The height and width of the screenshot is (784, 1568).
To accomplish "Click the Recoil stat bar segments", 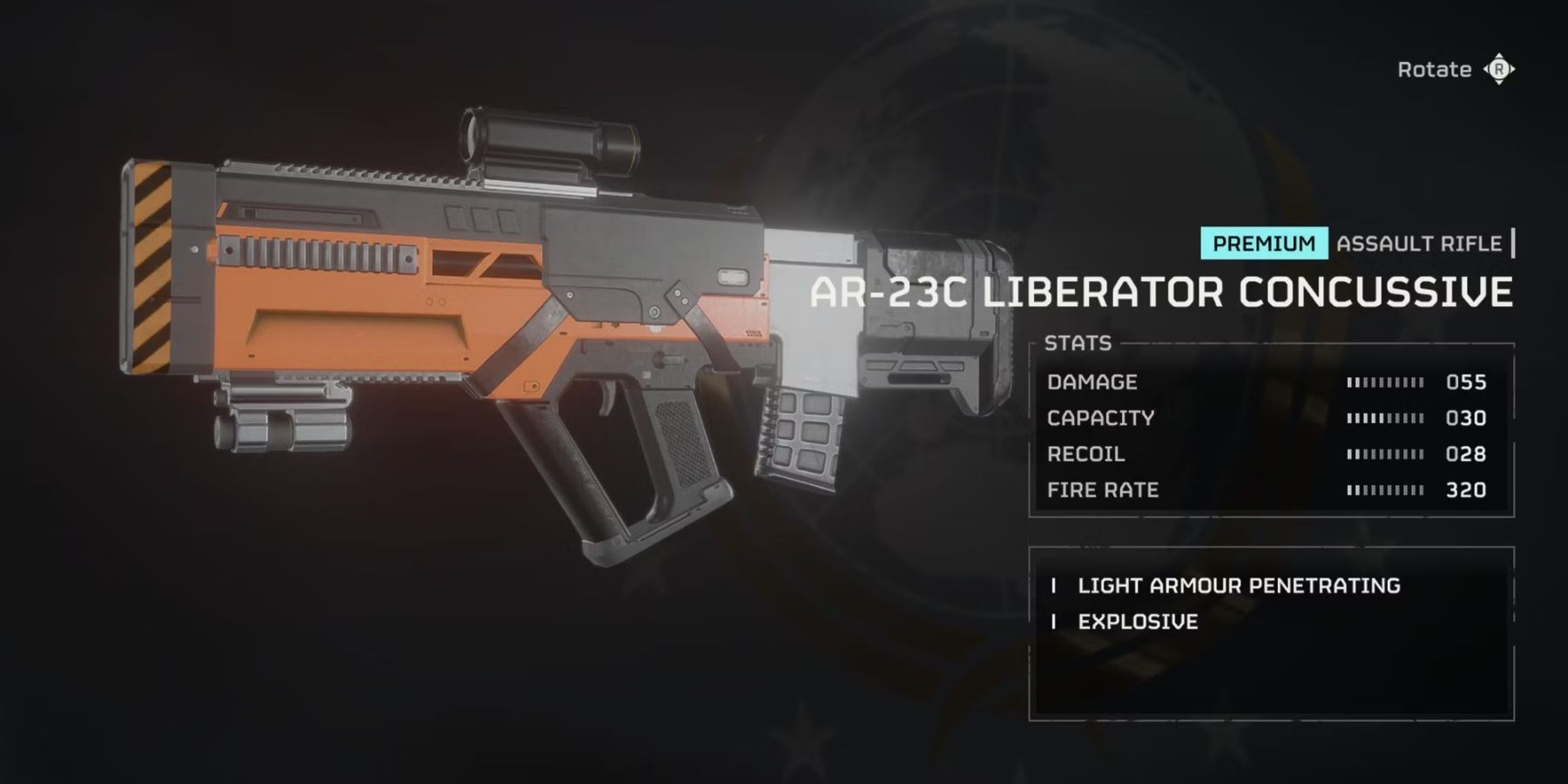I will [x=1385, y=453].
